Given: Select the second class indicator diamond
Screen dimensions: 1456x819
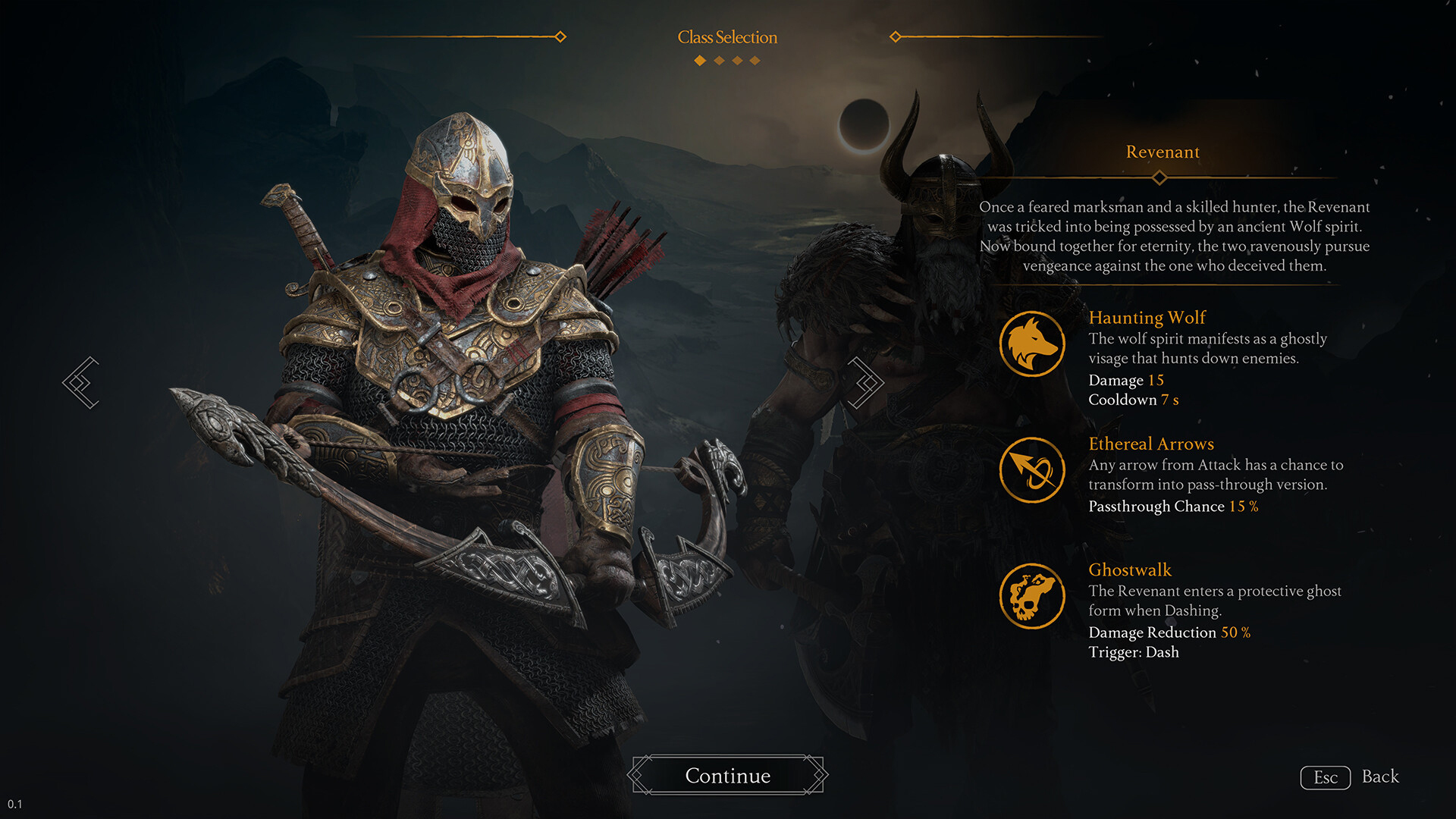Looking at the screenshot, I should [x=718, y=60].
